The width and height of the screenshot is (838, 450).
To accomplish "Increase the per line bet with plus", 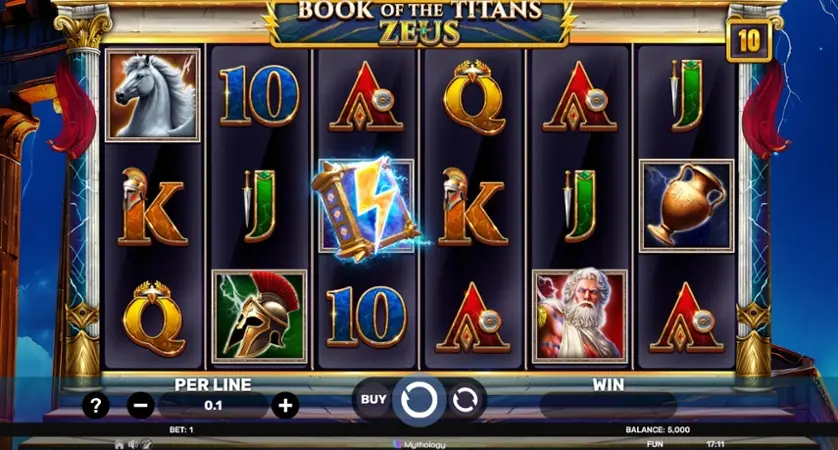I will [x=286, y=405].
